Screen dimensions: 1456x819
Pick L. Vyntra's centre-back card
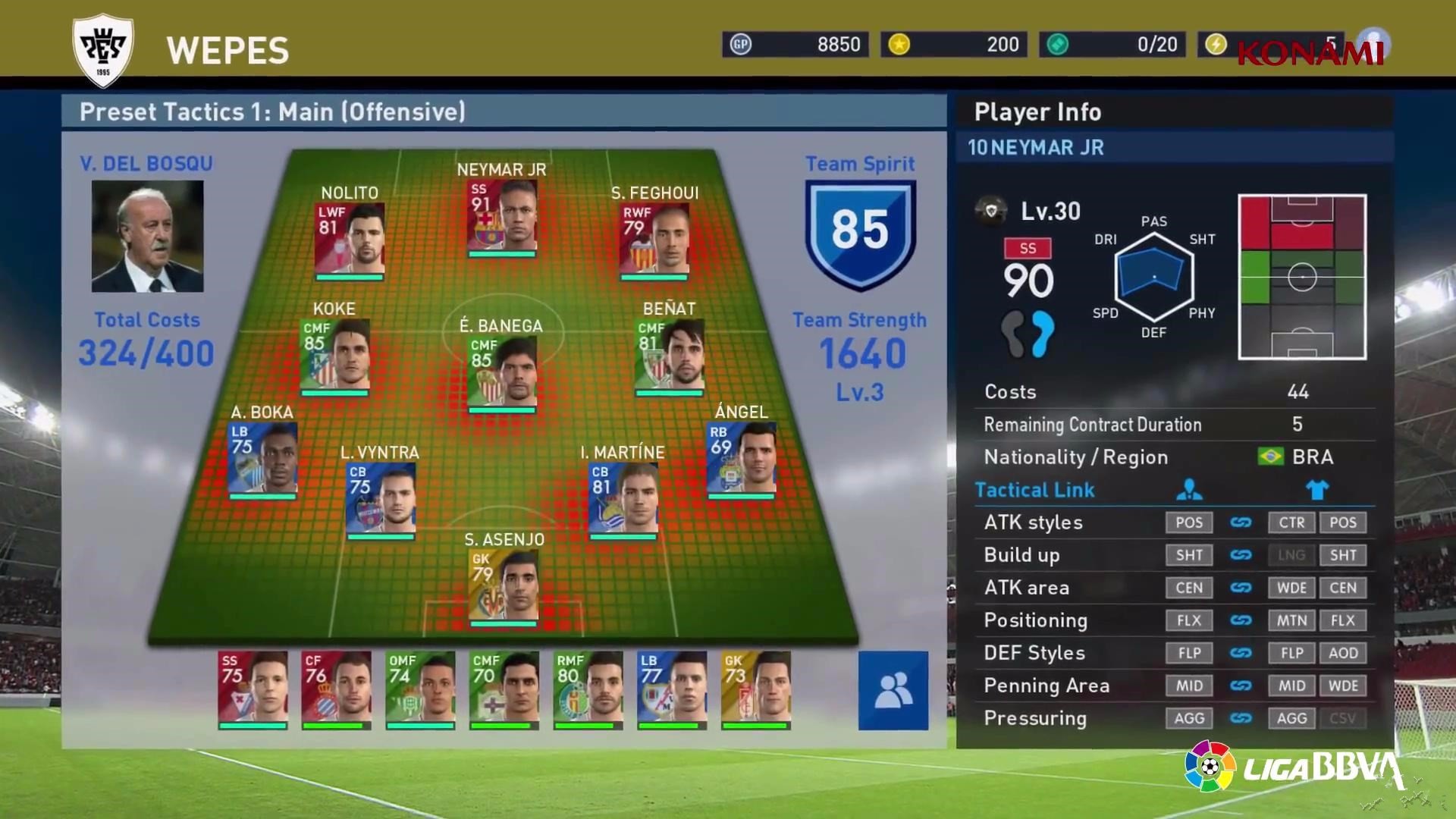coord(380,498)
